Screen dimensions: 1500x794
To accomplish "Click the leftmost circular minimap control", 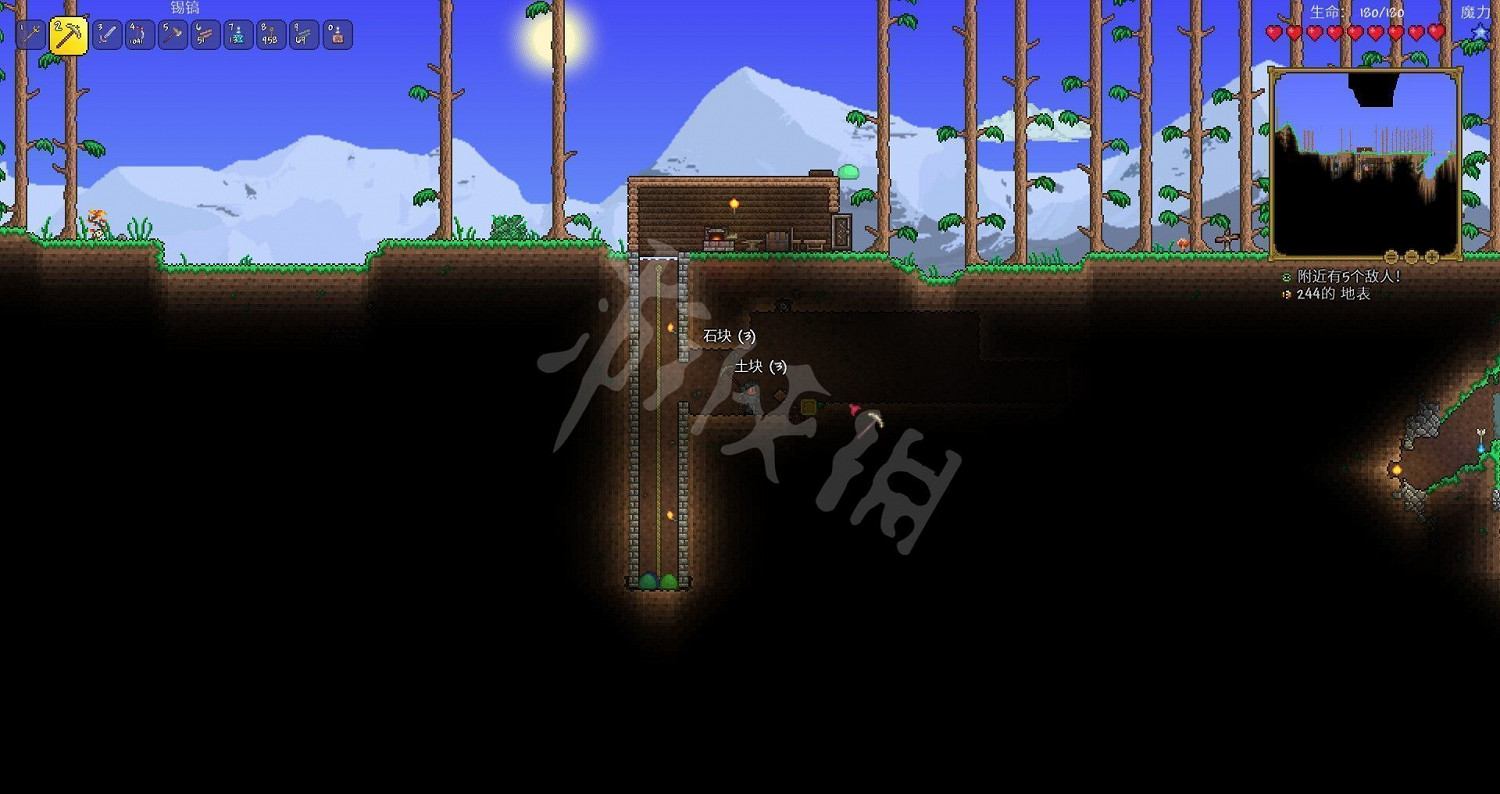I will 1392,257.
